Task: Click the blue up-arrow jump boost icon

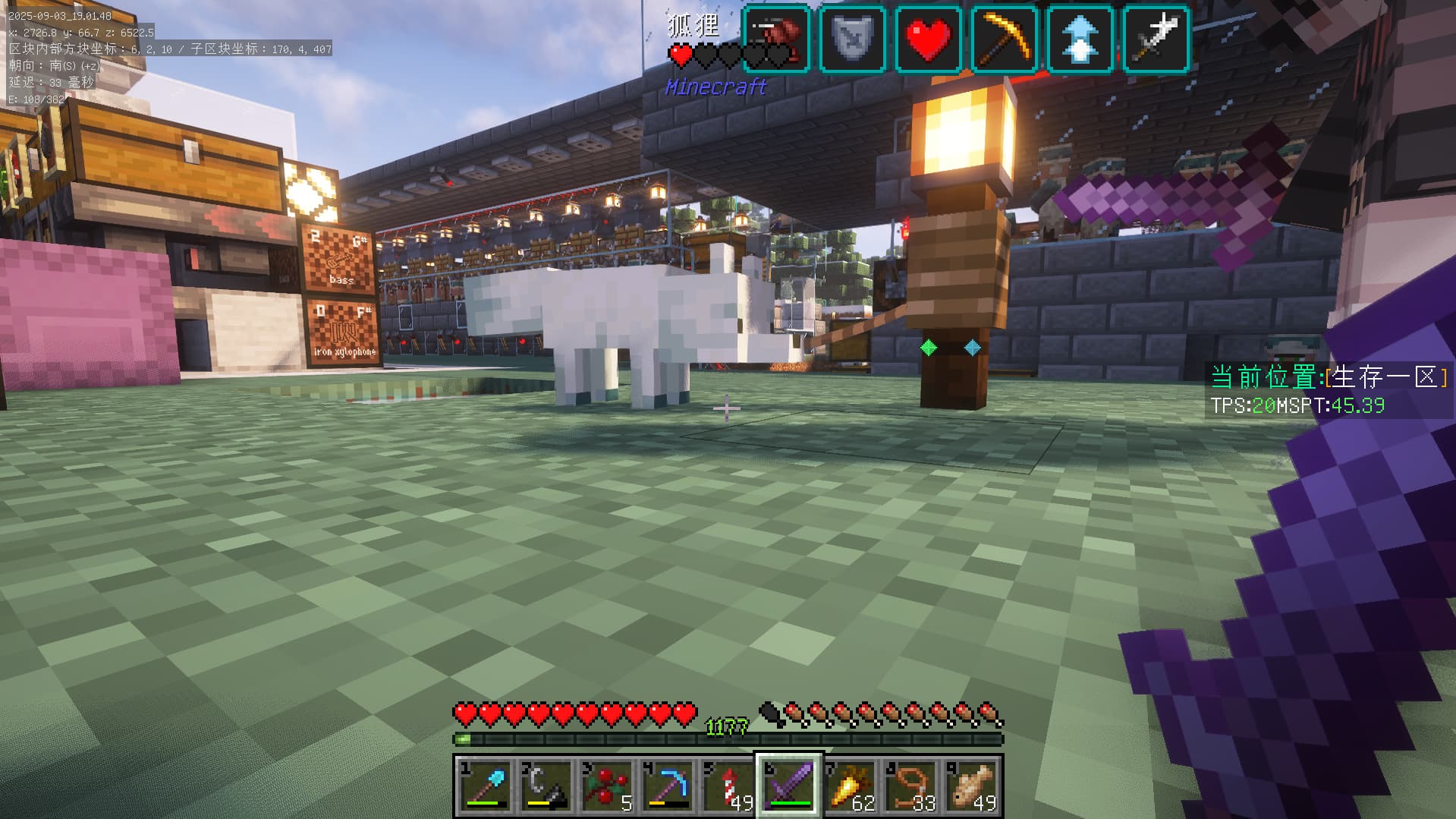Action: point(1080,39)
